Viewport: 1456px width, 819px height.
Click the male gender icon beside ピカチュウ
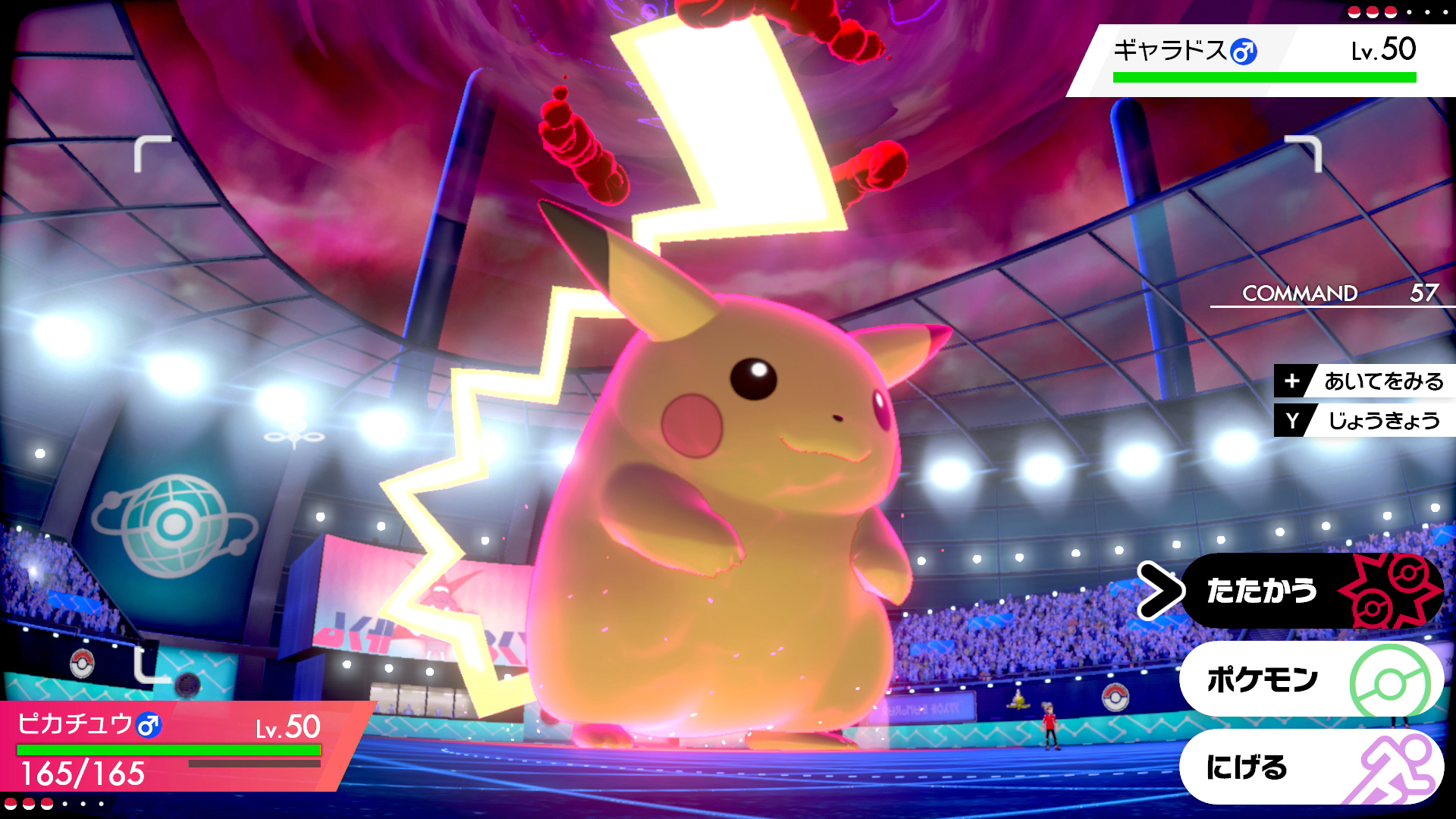coord(149,726)
